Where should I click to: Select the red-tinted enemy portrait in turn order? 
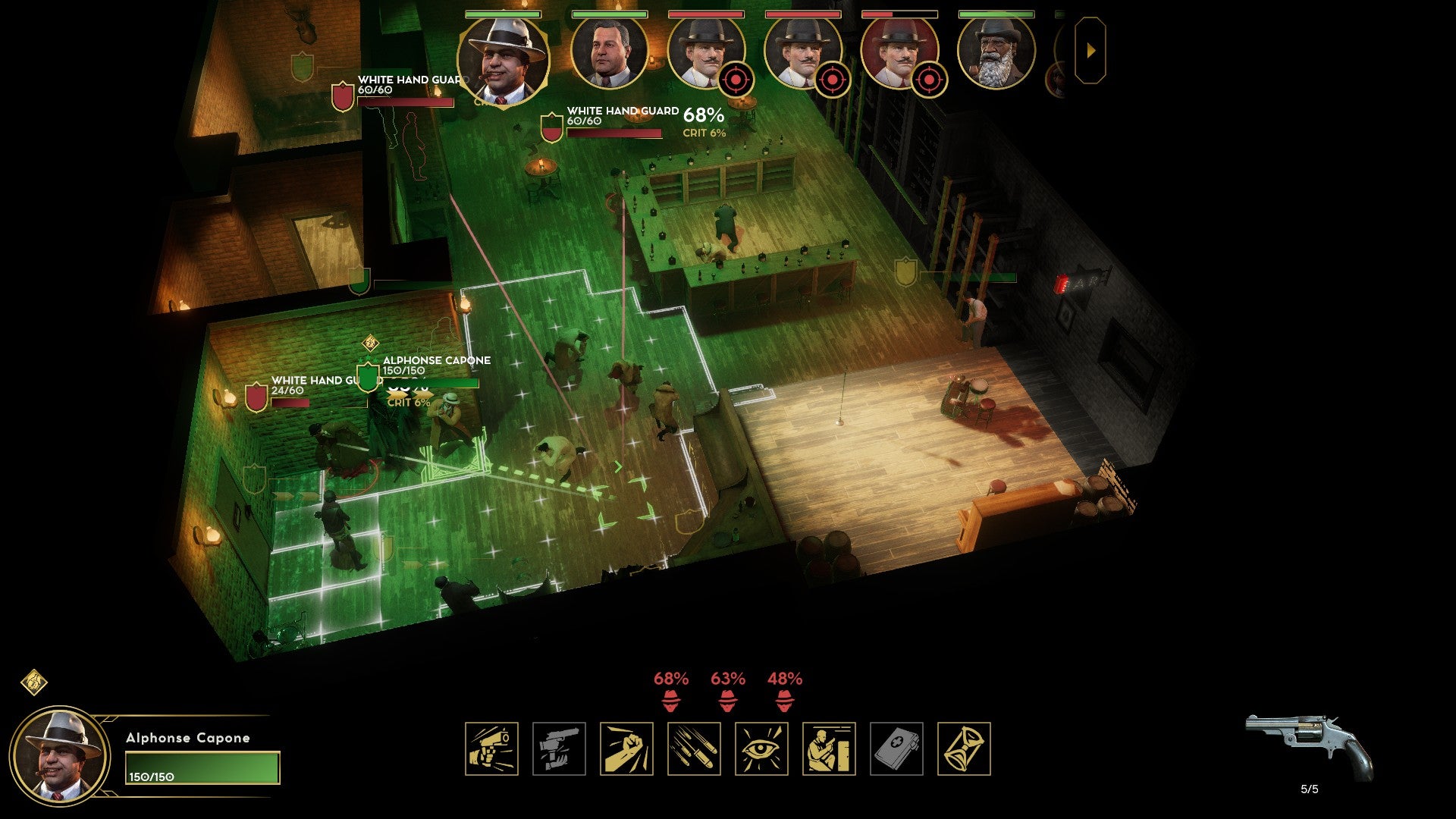click(x=898, y=53)
